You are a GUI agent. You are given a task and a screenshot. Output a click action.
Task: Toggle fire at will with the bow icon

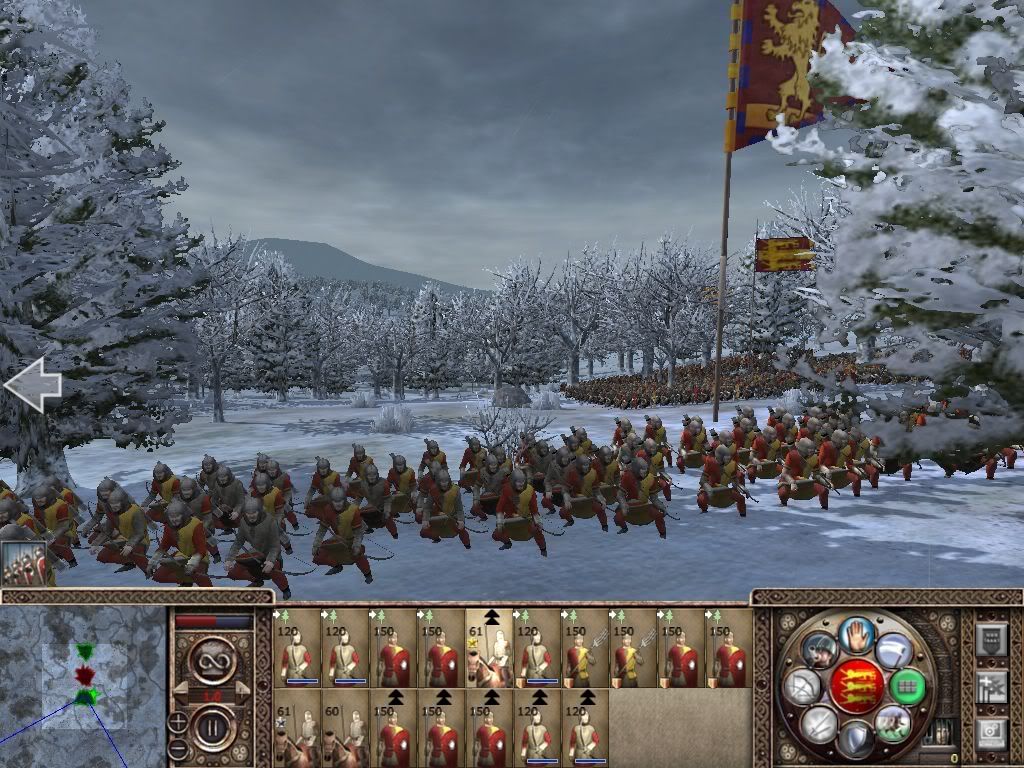coord(804,687)
